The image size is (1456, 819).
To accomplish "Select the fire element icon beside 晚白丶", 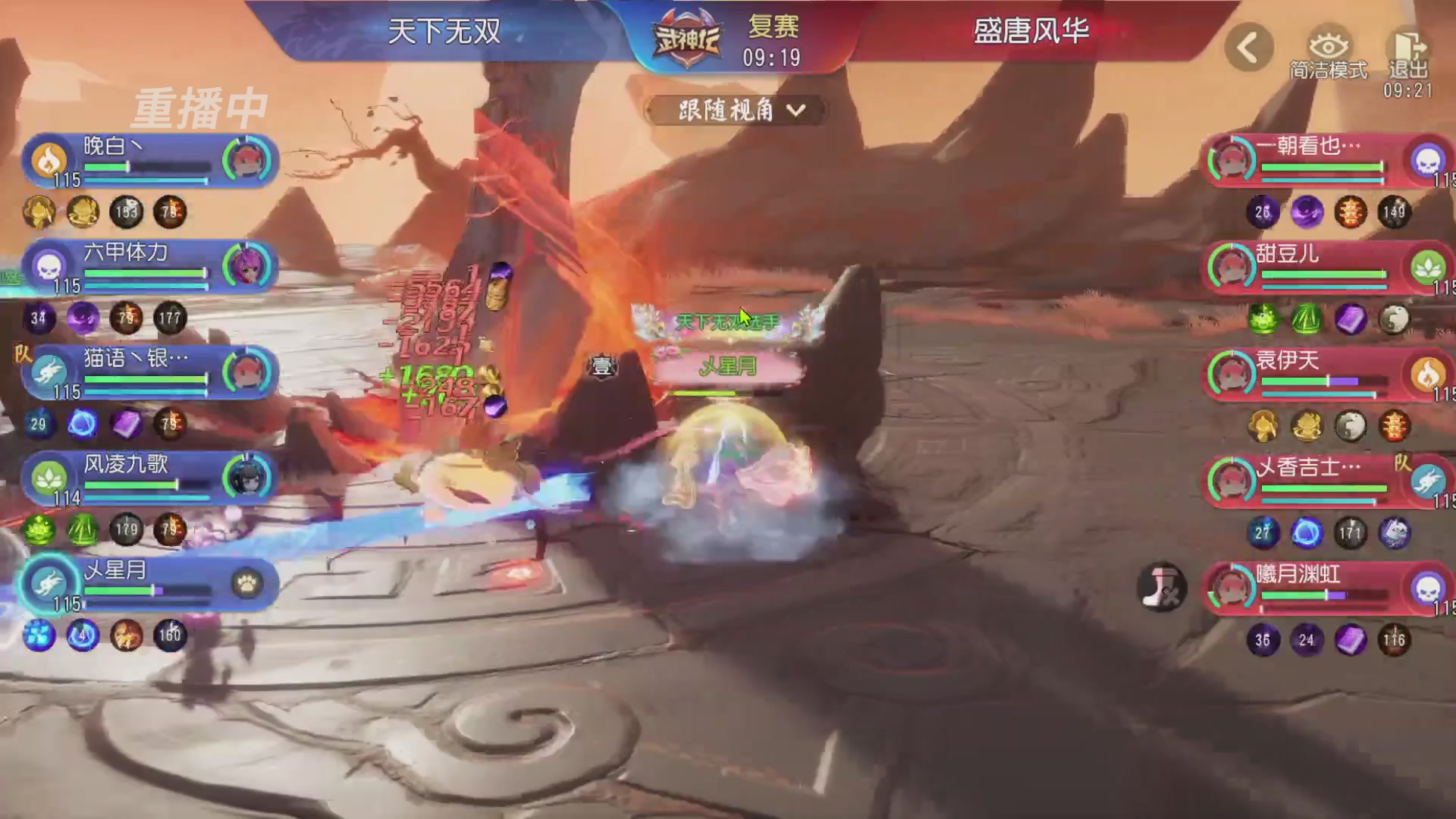I will (x=50, y=161).
